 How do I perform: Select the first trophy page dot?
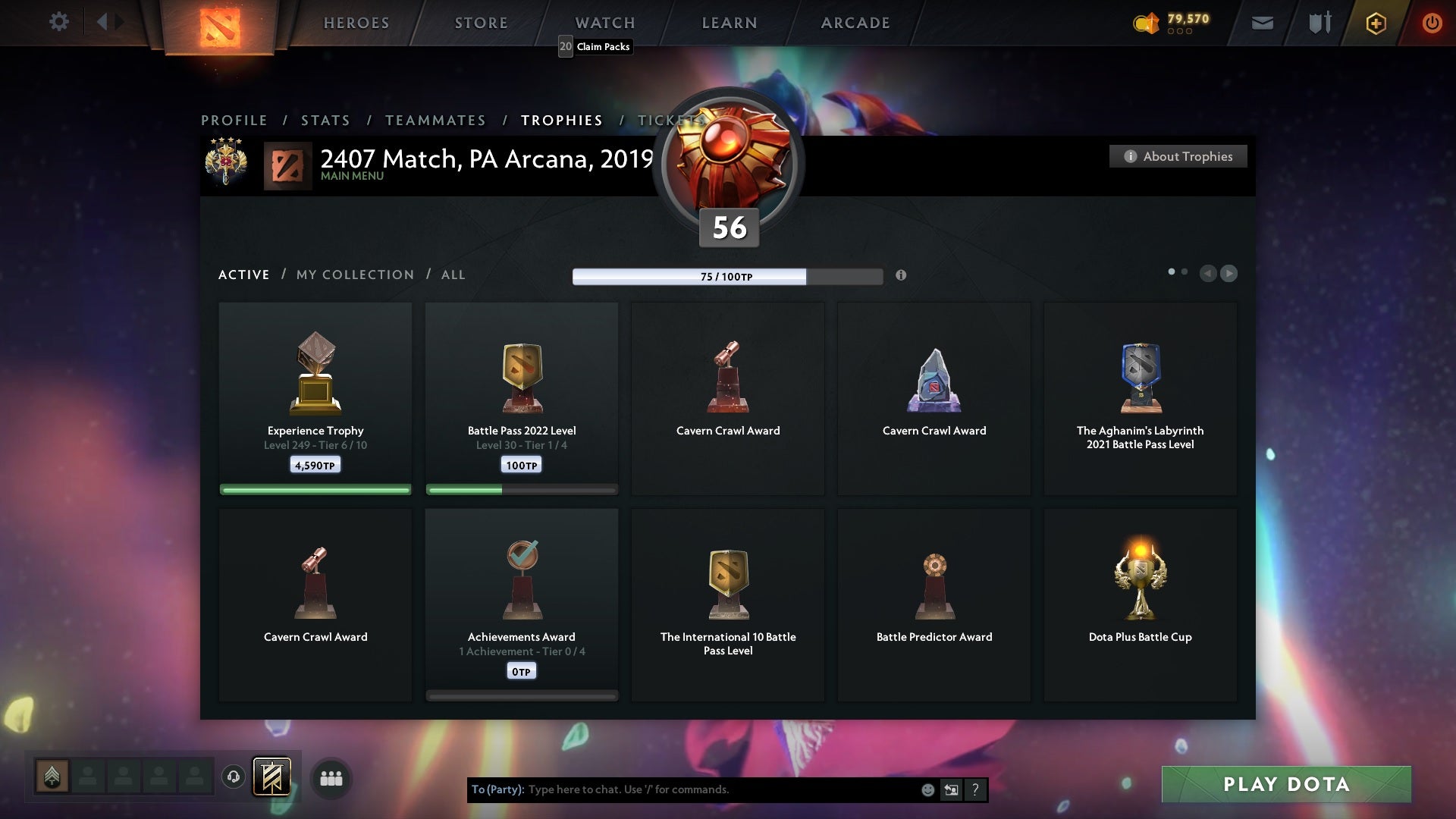(1172, 270)
